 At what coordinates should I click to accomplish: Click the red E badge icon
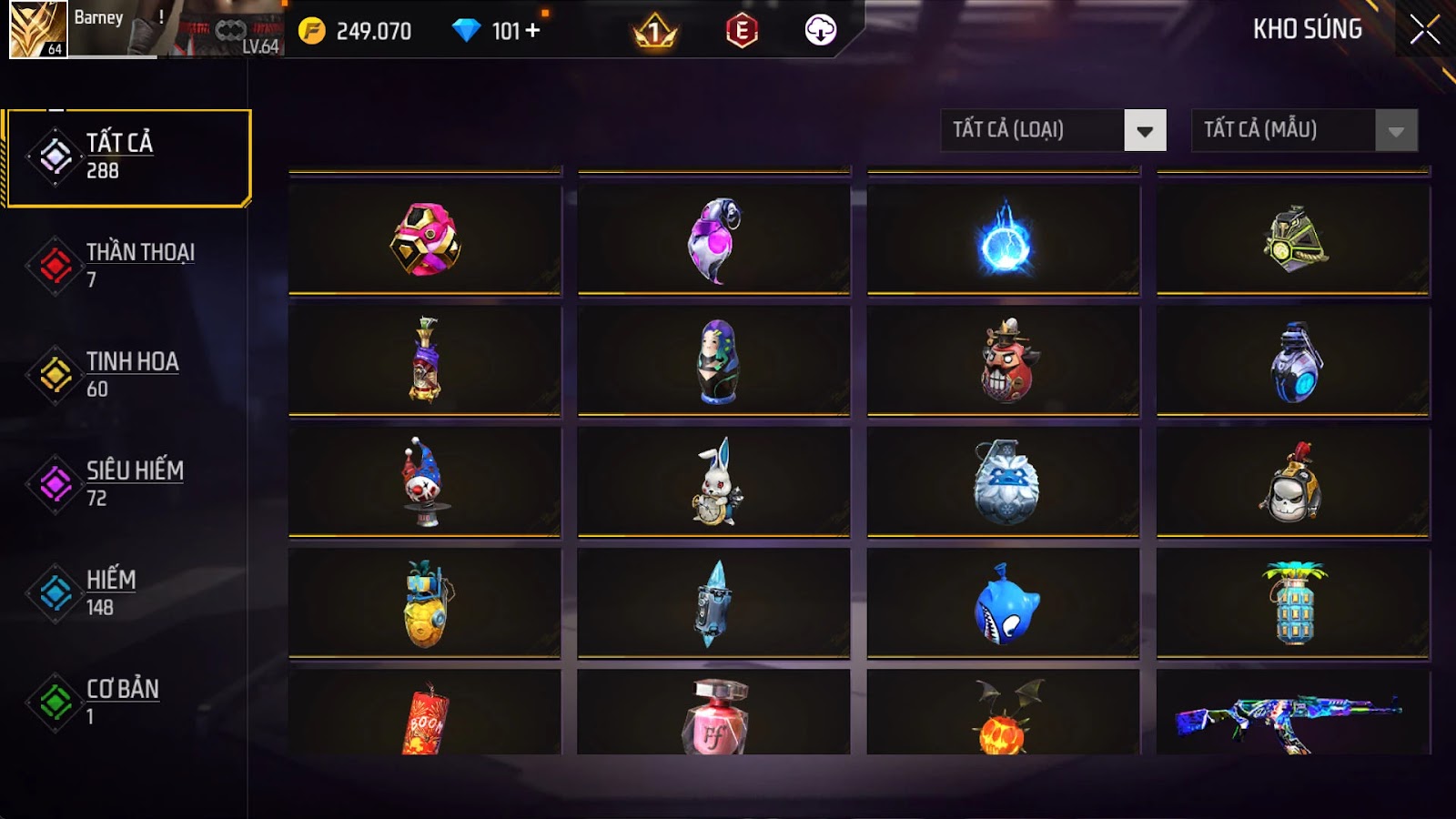[x=742, y=31]
